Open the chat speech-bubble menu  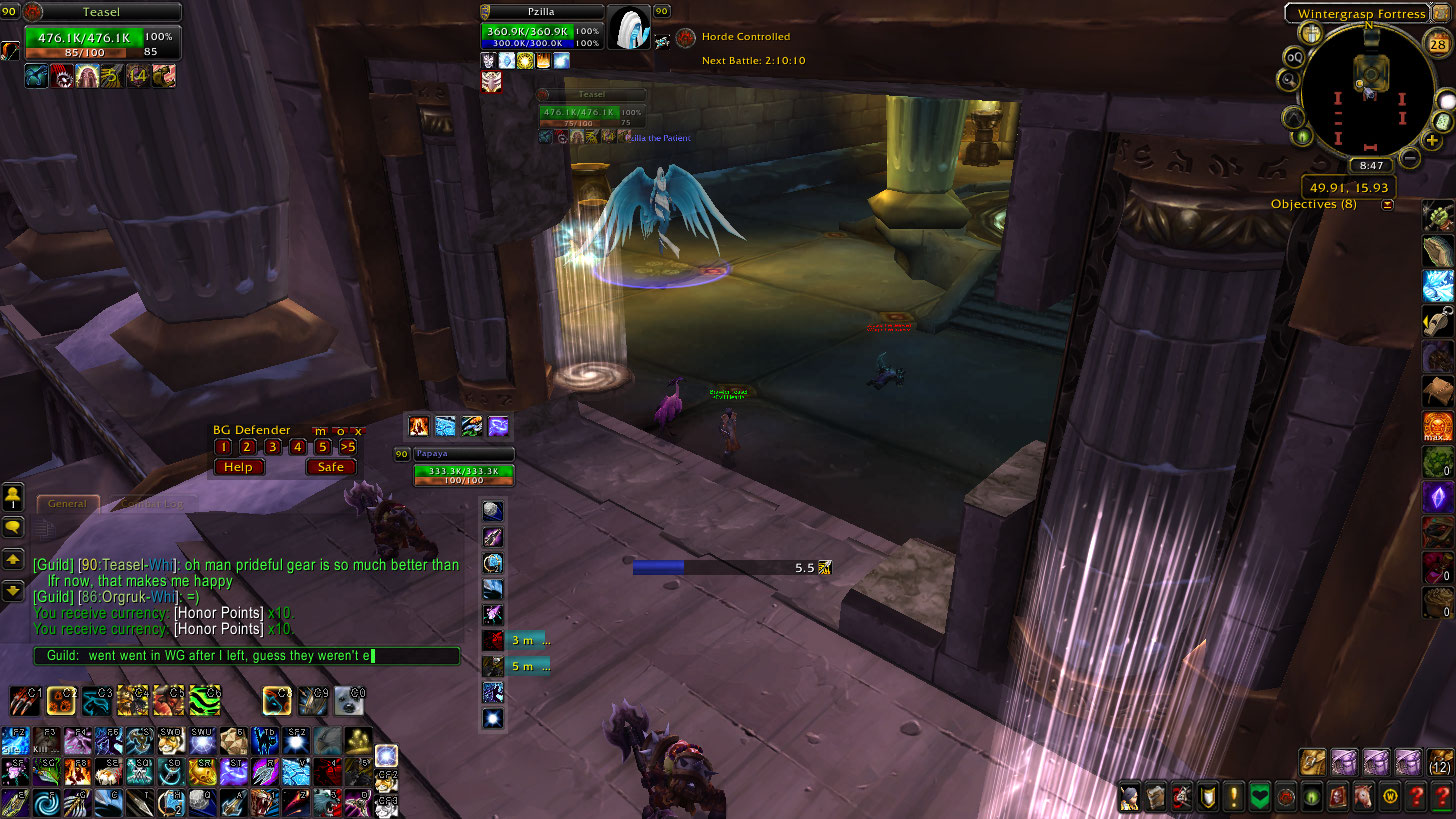click(x=14, y=527)
